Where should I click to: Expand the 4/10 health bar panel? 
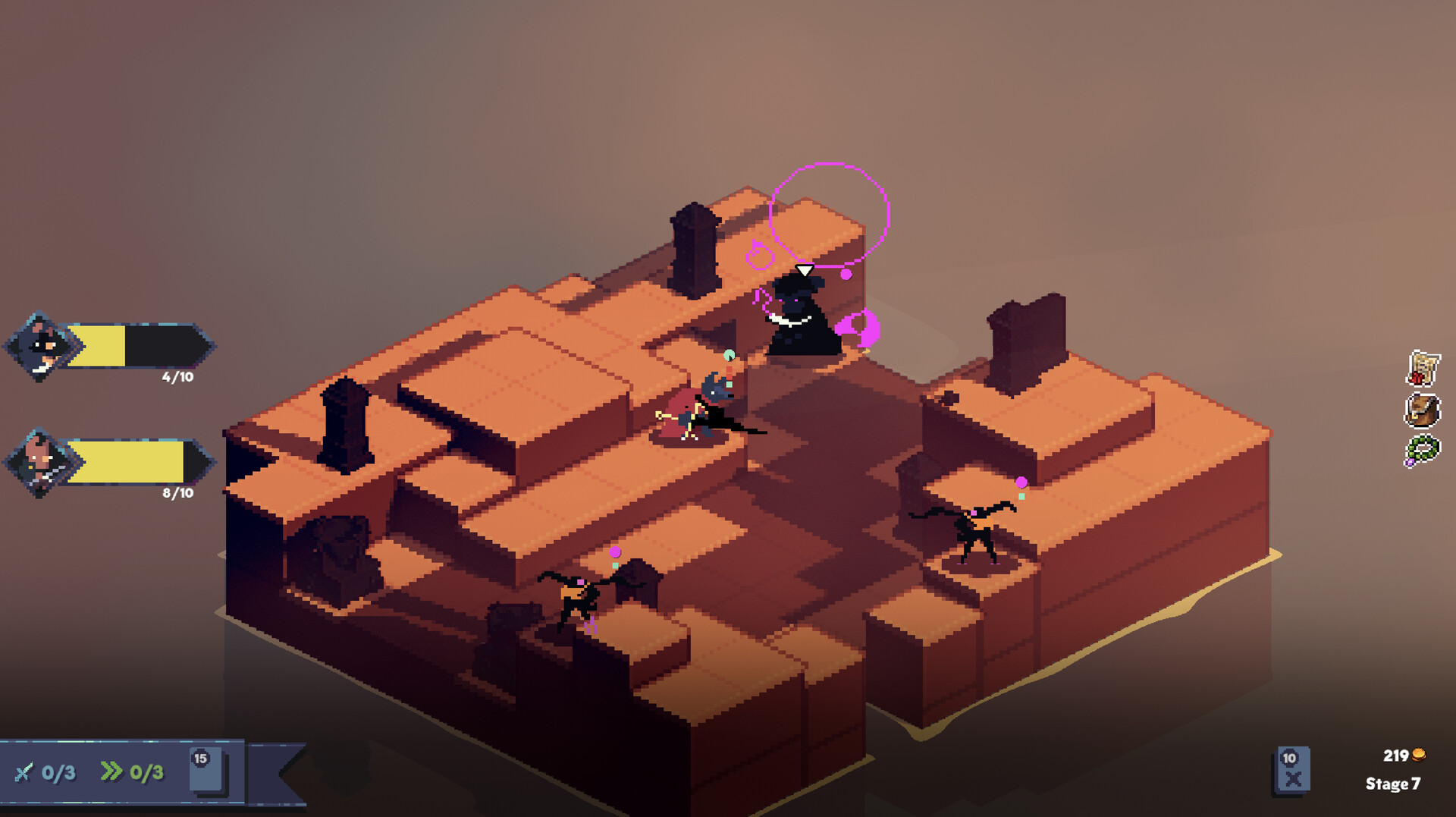136,345
